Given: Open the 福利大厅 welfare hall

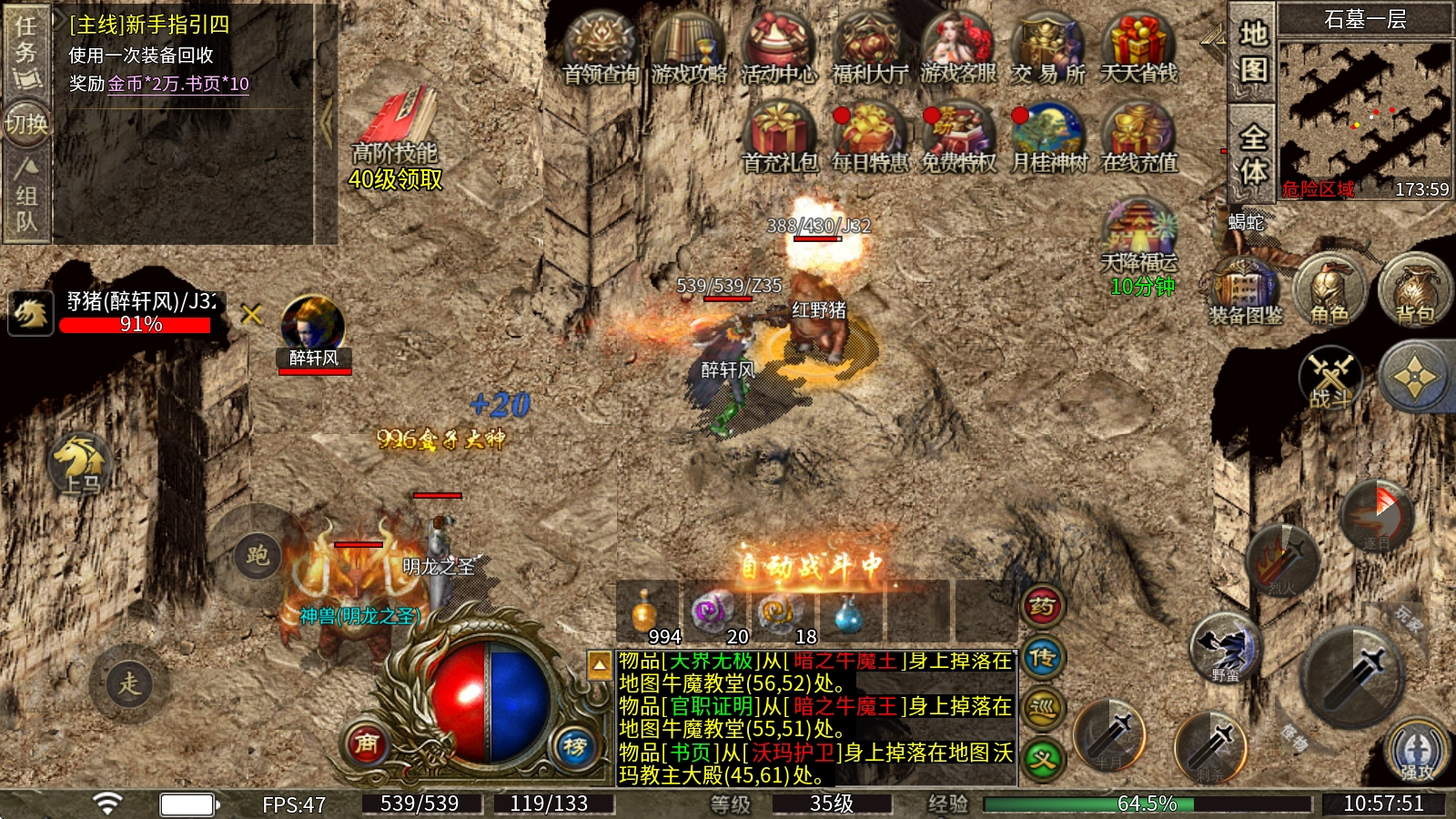Looking at the screenshot, I should 869,45.
